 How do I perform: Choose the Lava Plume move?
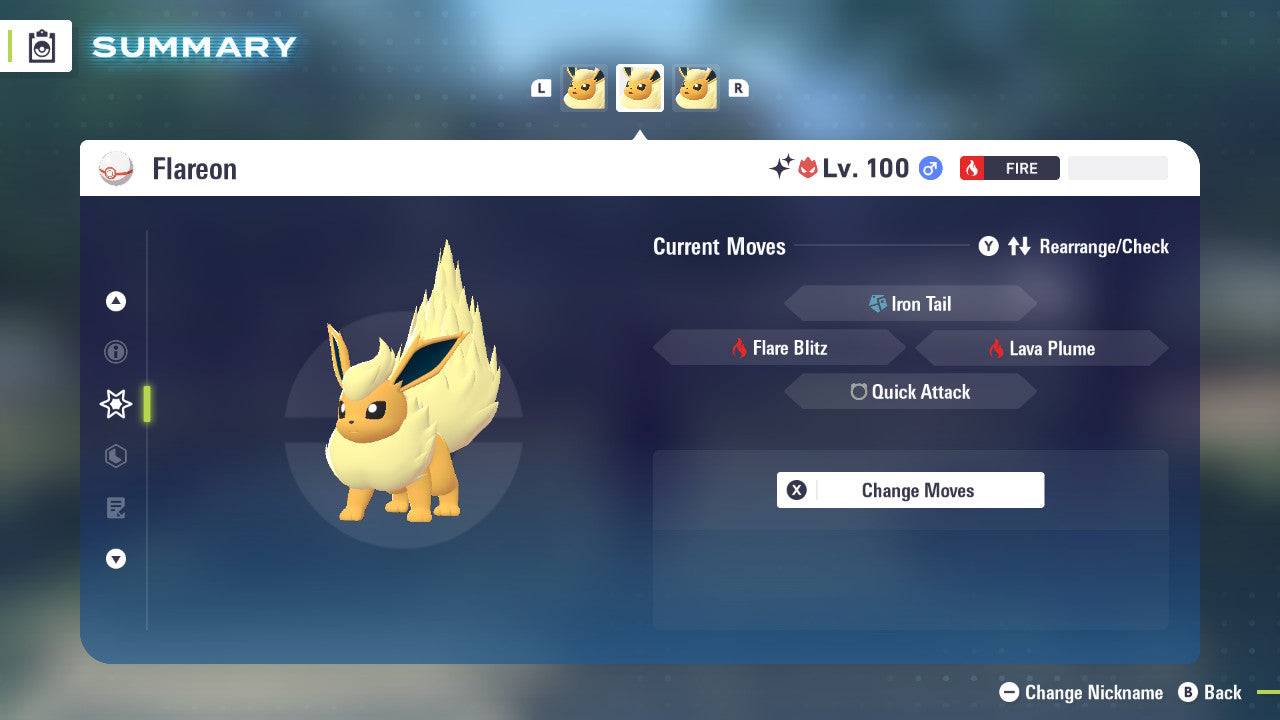(1040, 348)
